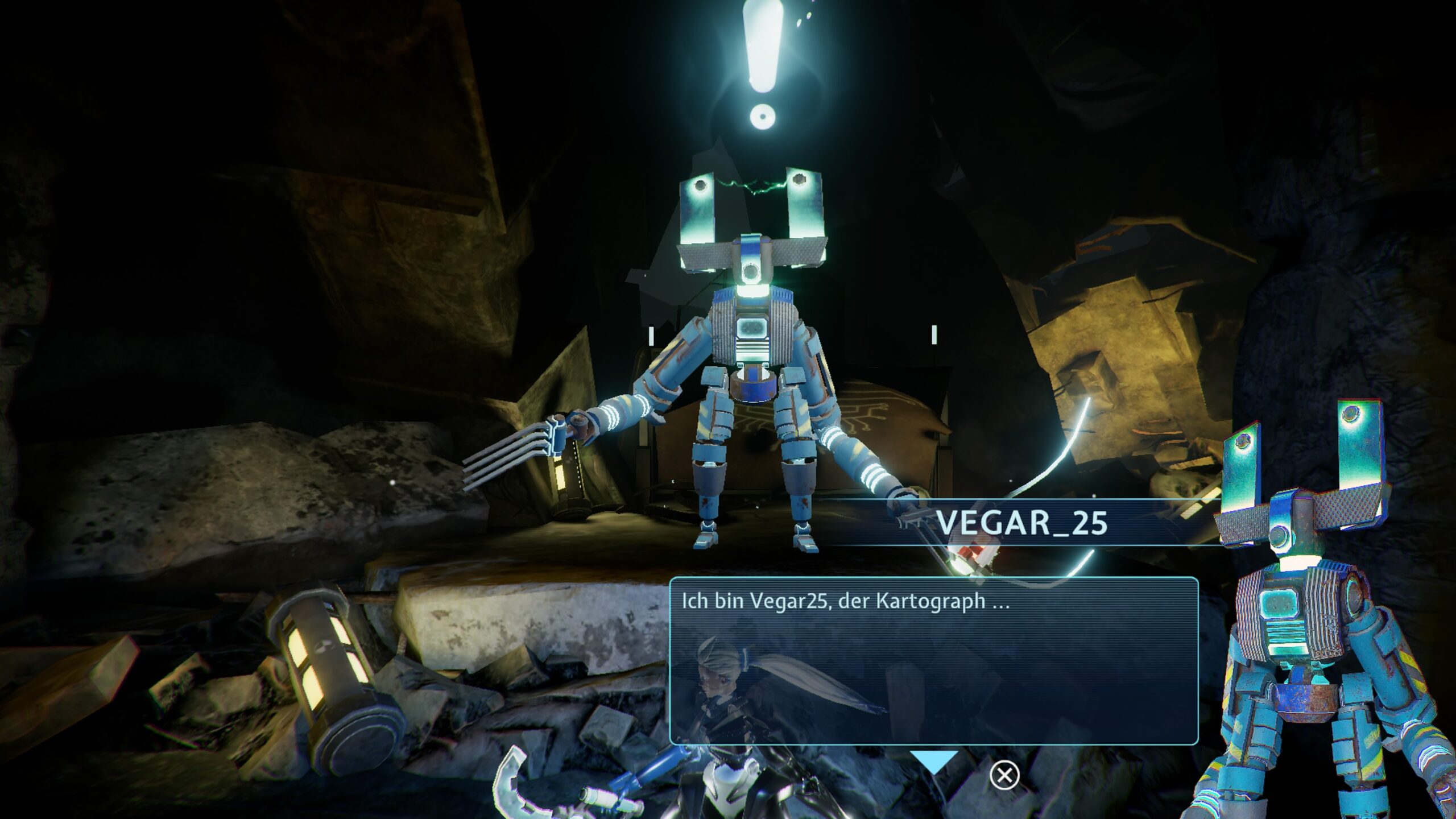Screen dimensions: 1456x819
Task: Click the Vegar25 Kartograph dialogue box
Action: (x=934, y=661)
